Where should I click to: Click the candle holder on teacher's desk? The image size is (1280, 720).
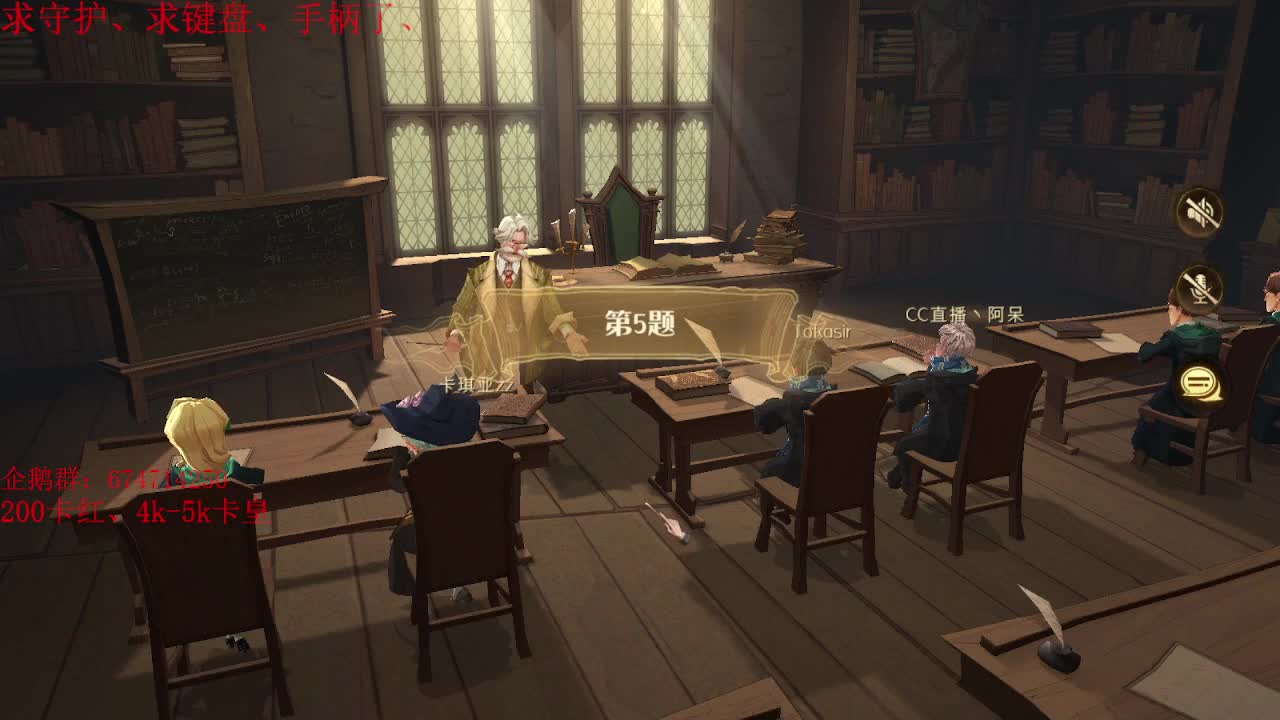tap(571, 245)
